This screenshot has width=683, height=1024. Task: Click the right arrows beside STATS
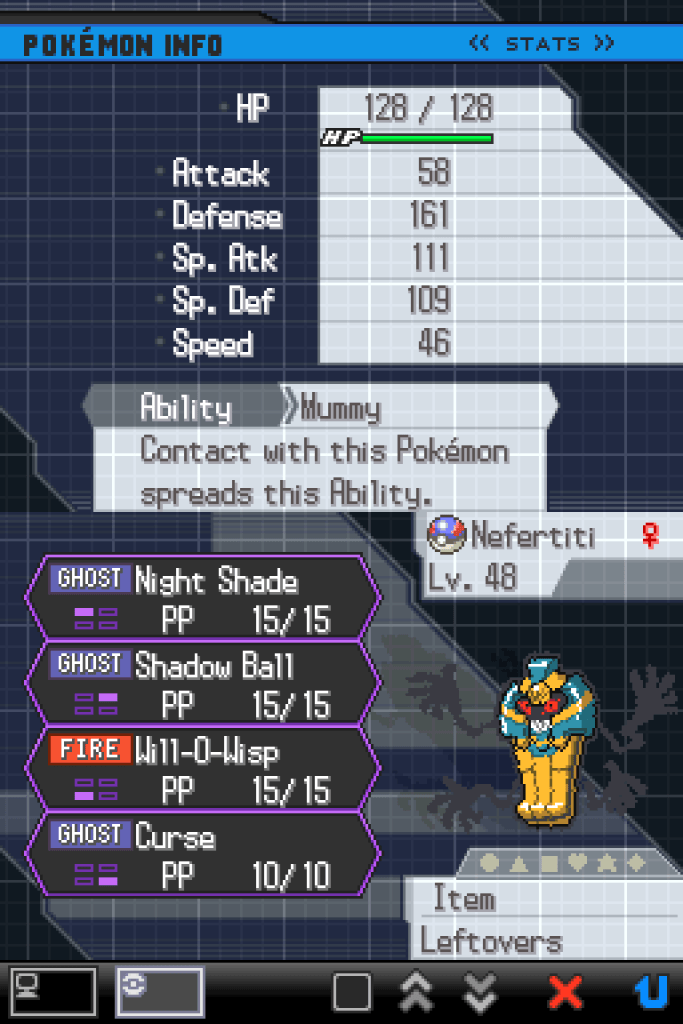coord(603,44)
